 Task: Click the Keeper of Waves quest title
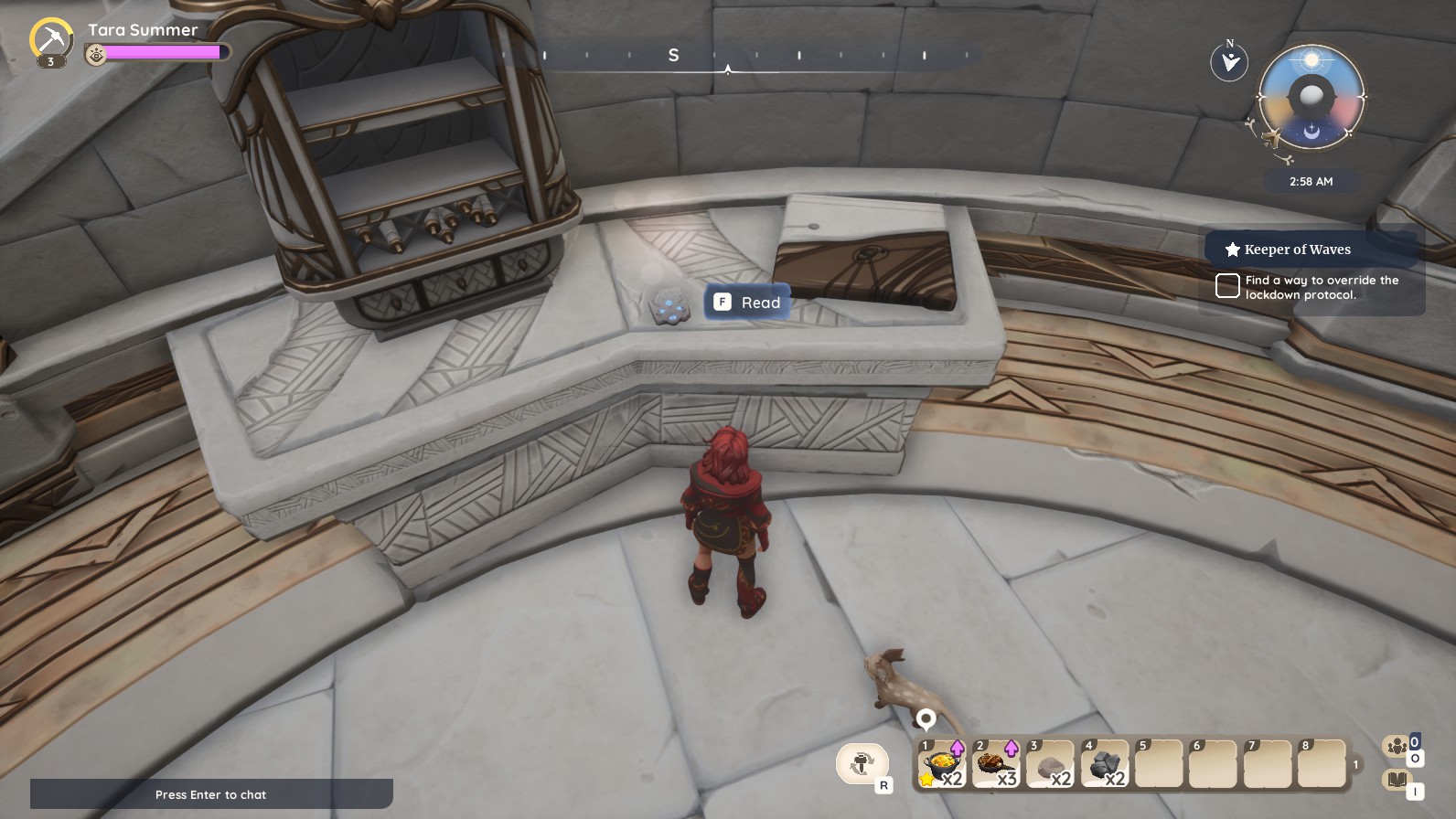point(1296,249)
